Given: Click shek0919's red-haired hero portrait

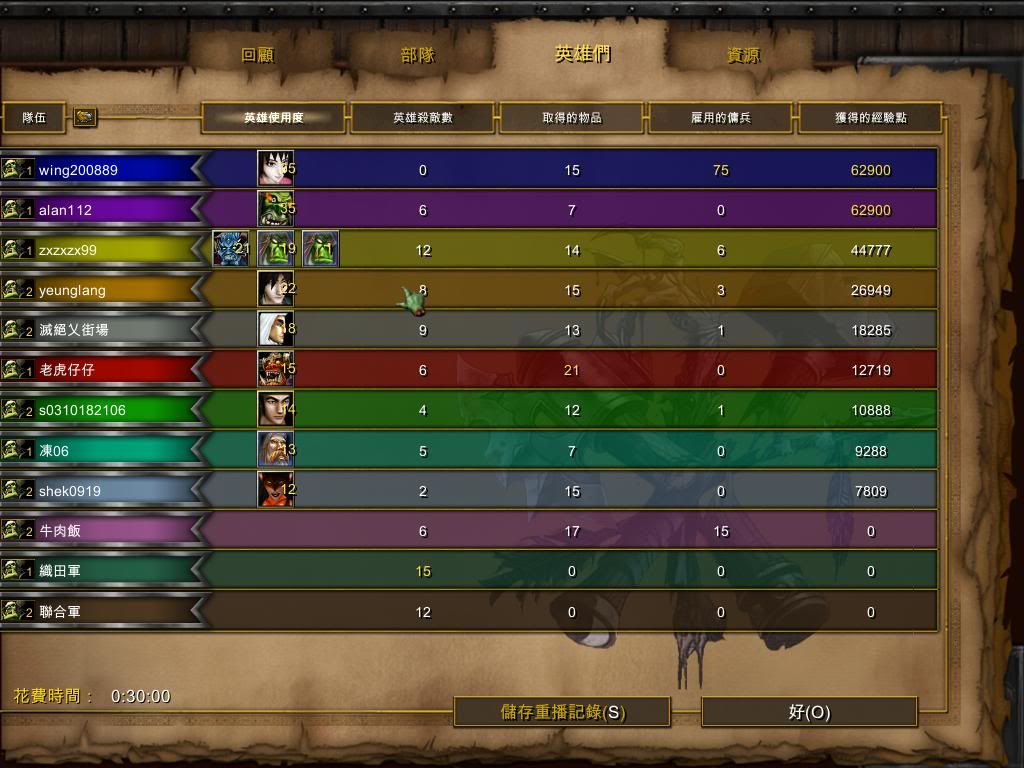Looking at the screenshot, I should coord(275,490).
